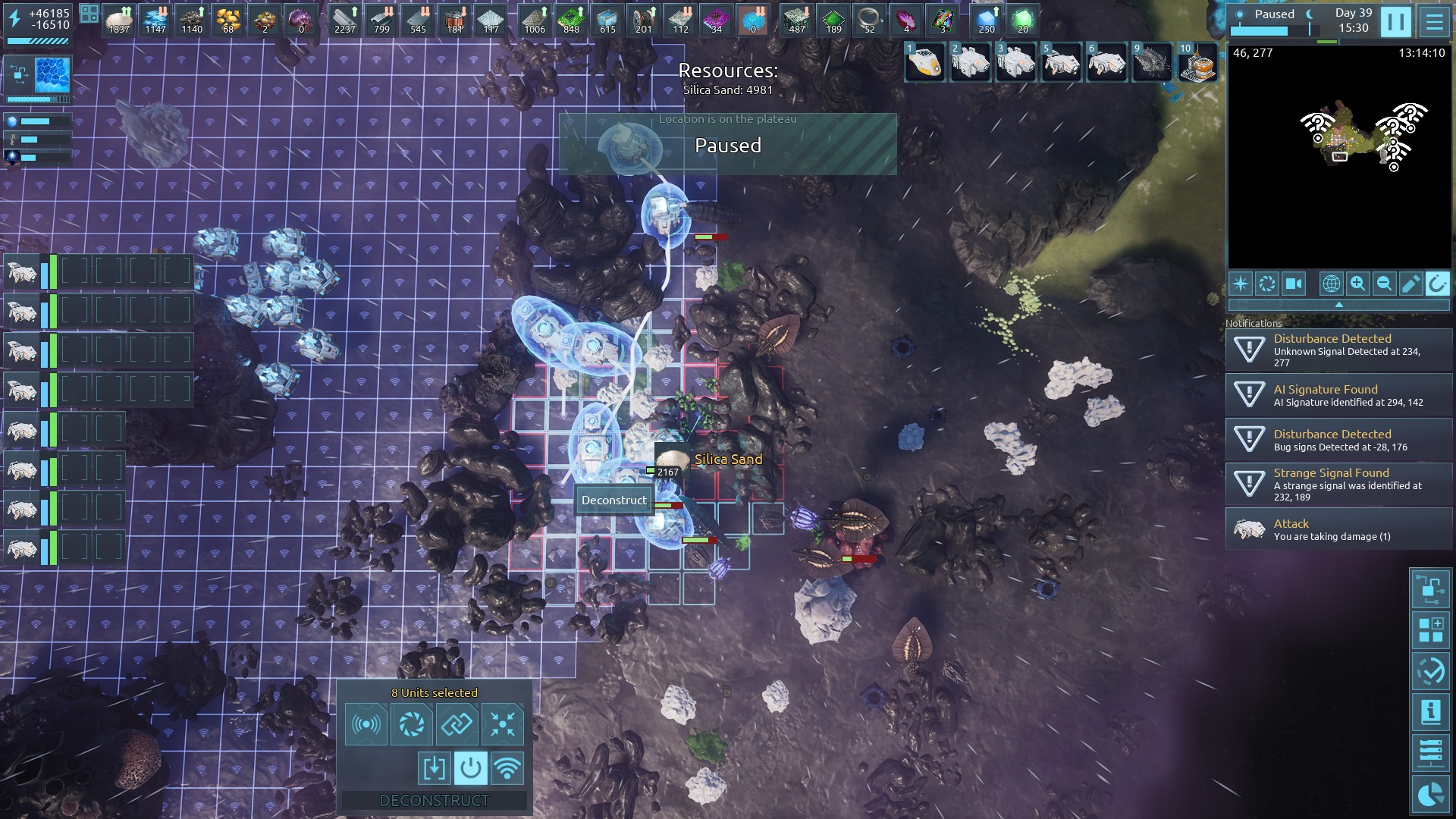
Task: Activate the pencil draw tool under minimap
Action: point(1410,284)
